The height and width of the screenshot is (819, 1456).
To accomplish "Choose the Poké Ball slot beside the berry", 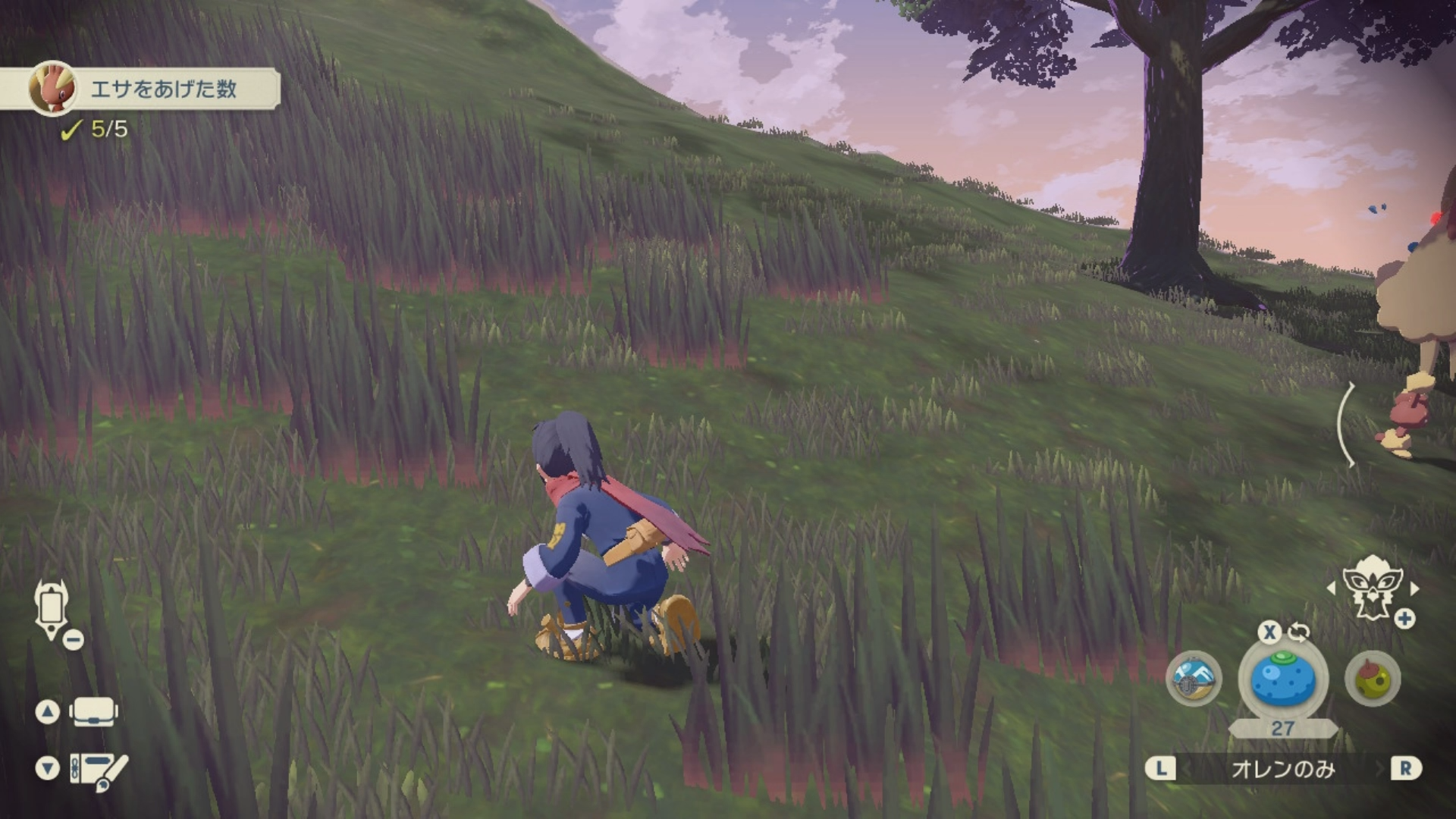I will [x=1194, y=679].
